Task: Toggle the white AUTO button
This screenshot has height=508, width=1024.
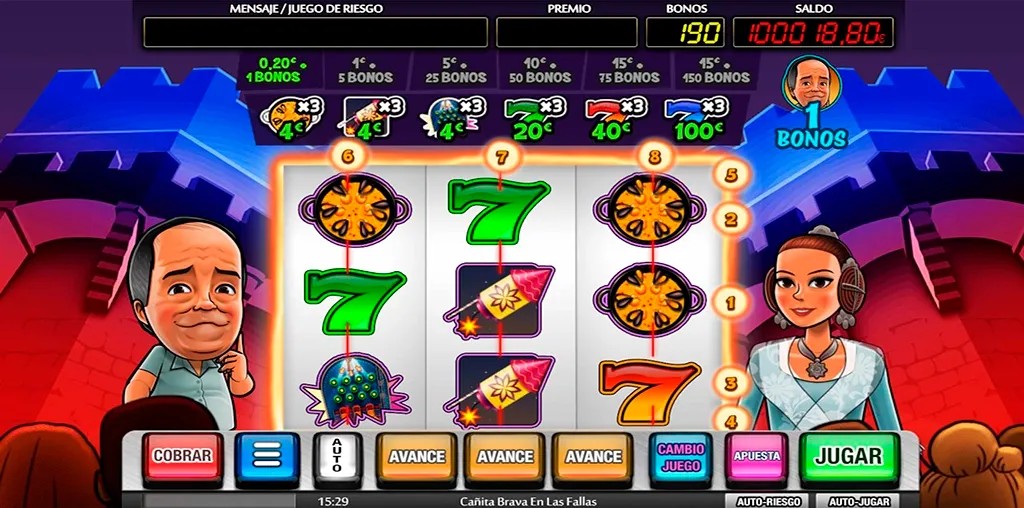Action: pos(336,457)
